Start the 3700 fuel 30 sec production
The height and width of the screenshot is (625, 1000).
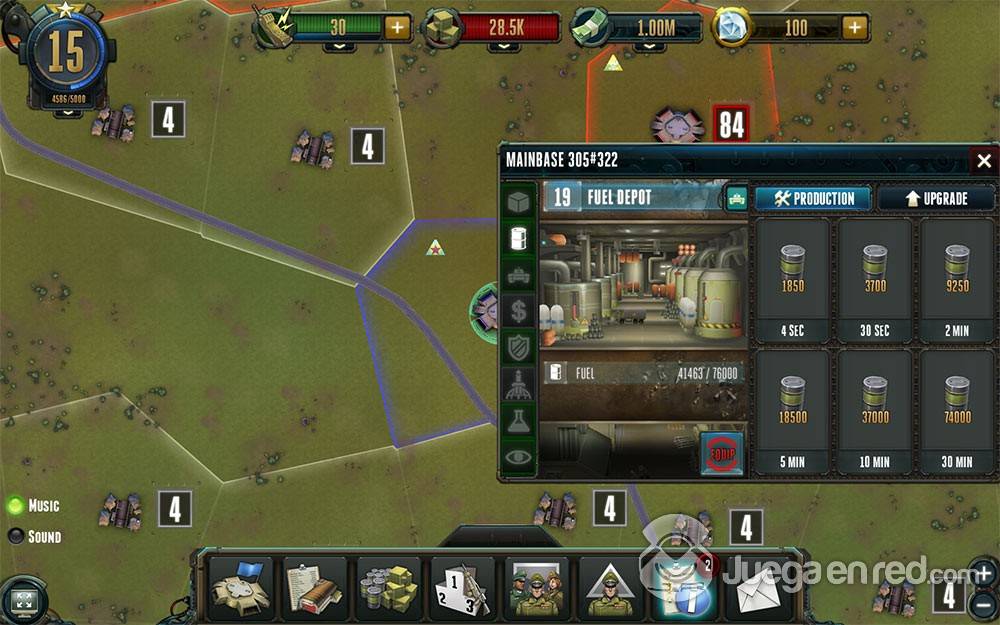coord(875,281)
